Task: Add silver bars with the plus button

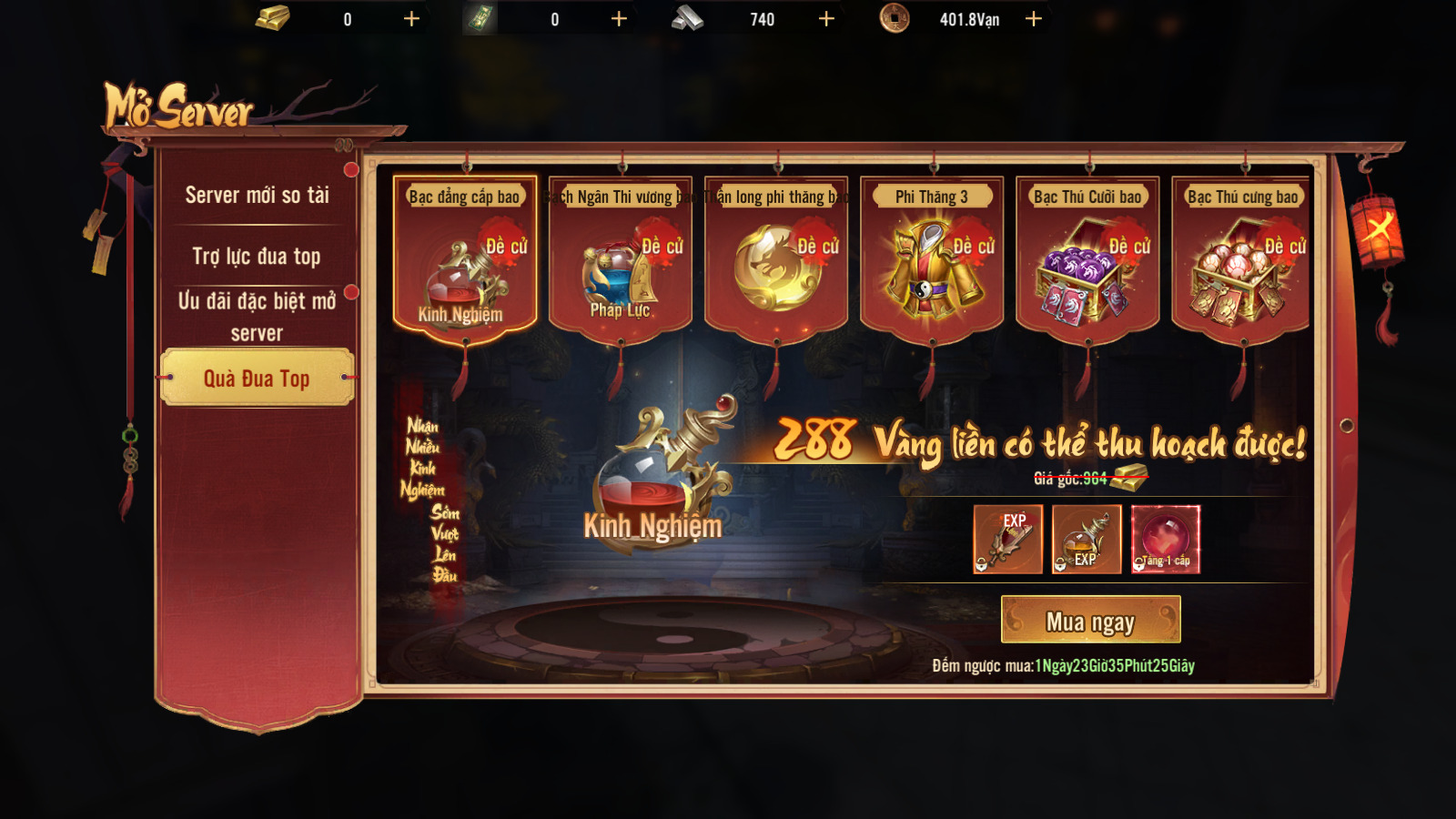Action: 826,19
